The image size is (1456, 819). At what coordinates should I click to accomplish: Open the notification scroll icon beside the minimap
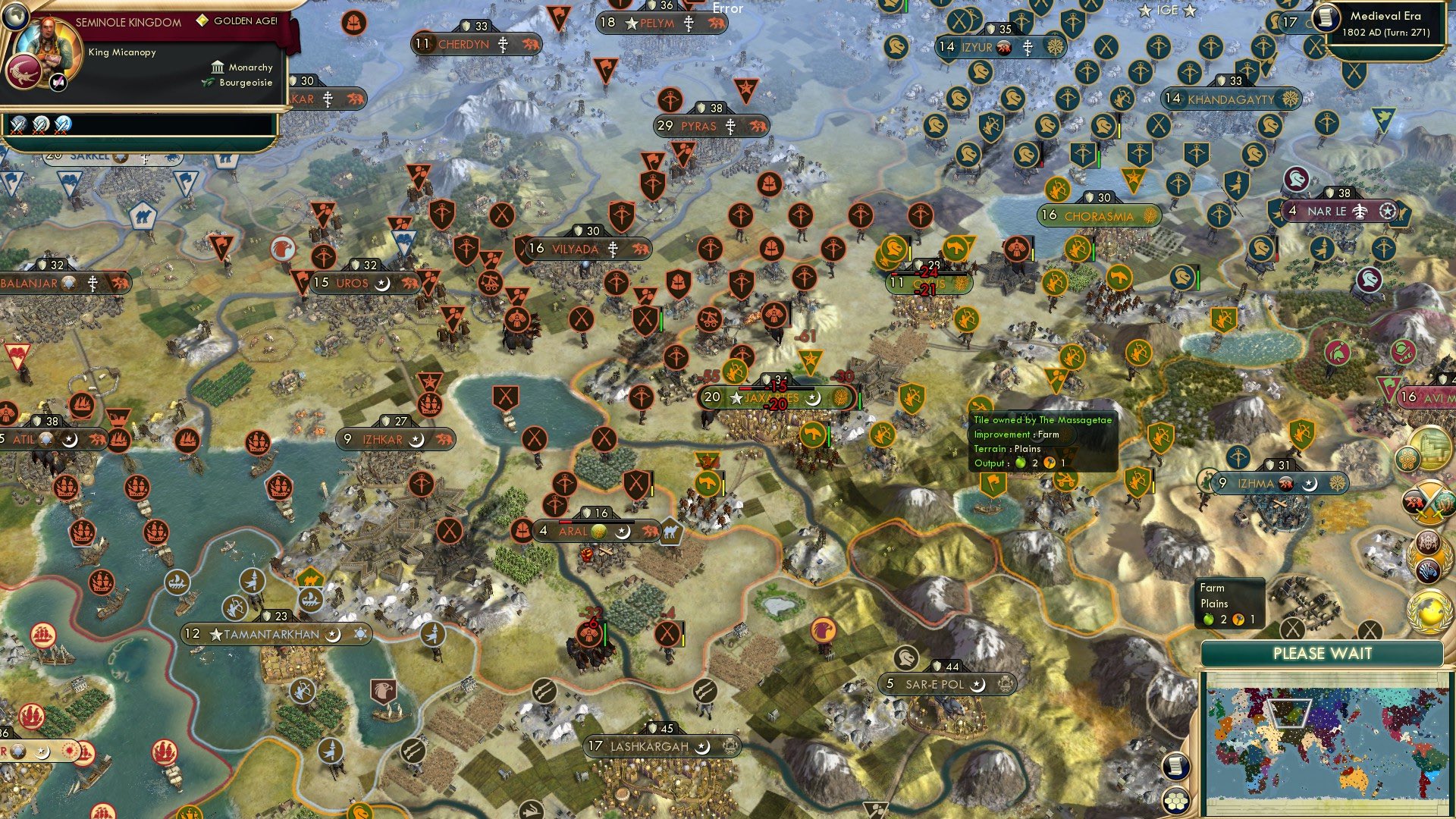pyautogui.click(x=1175, y=767)
